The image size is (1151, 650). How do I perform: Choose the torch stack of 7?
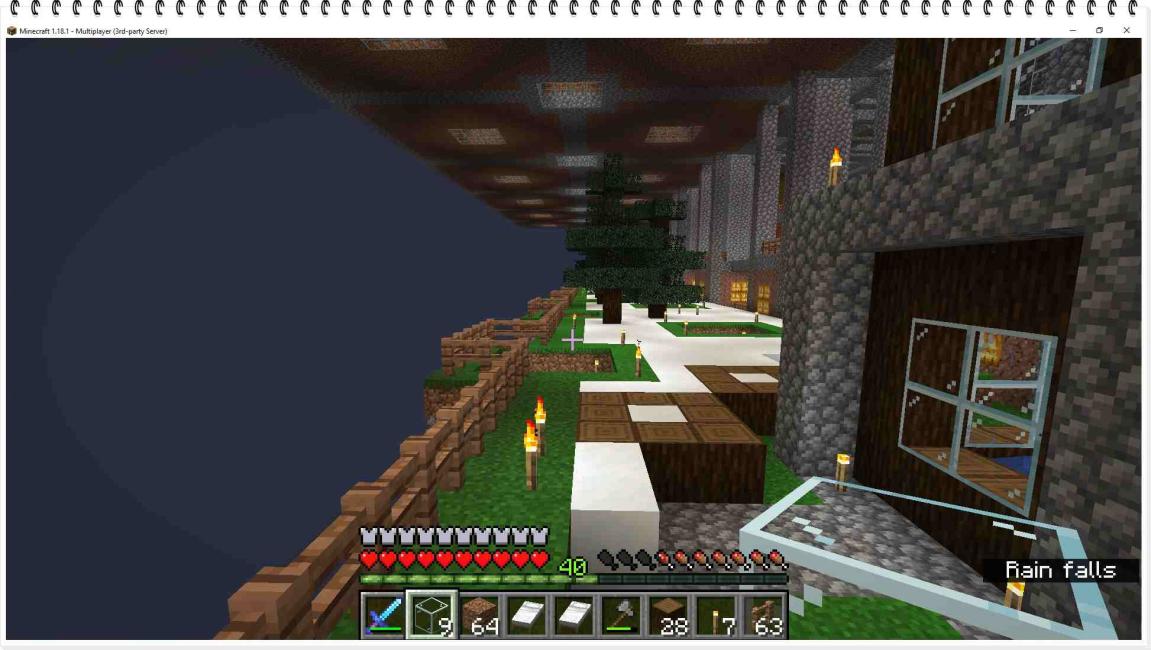click(716, 615)
